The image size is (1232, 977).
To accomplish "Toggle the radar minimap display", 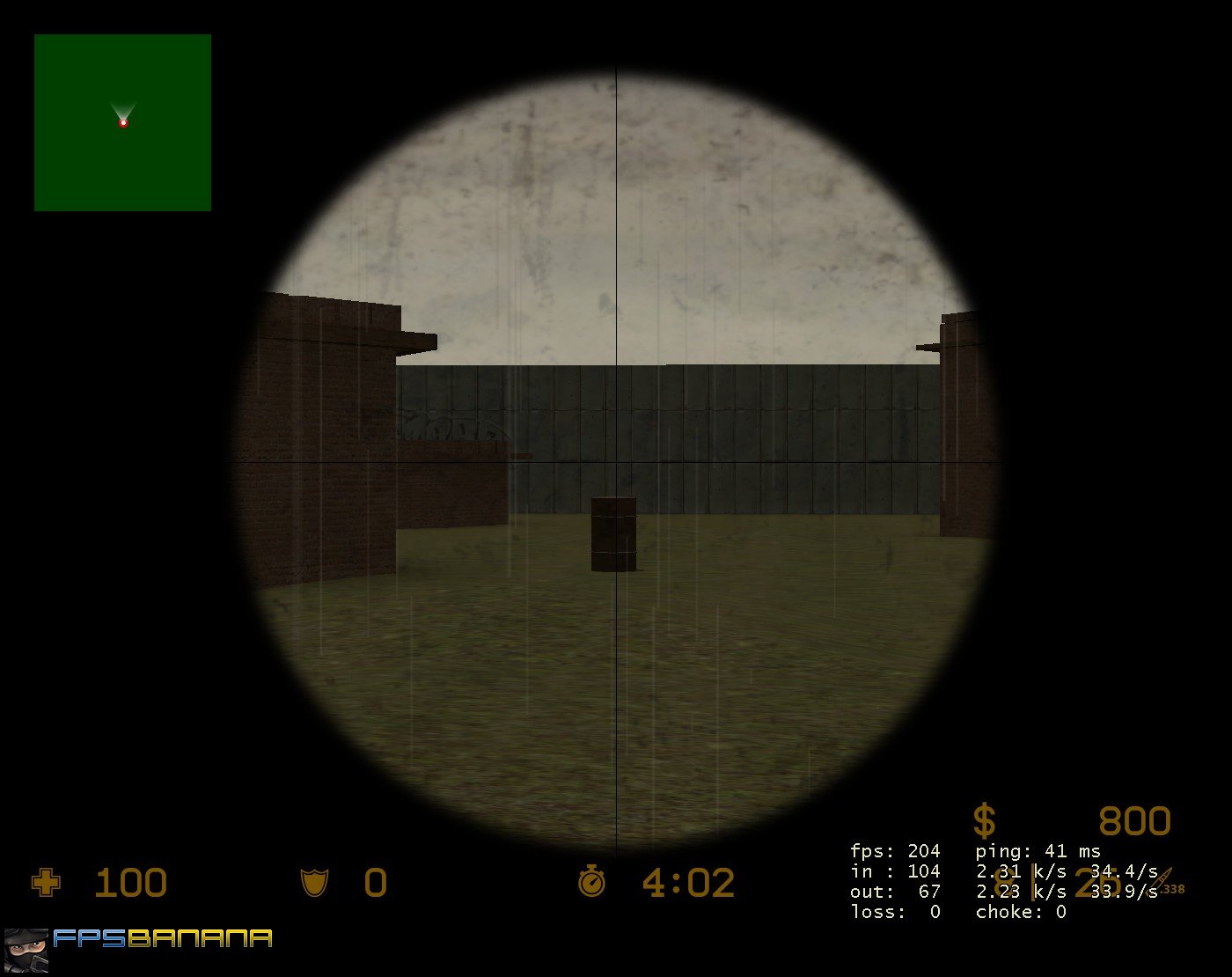I will (122, 123).
